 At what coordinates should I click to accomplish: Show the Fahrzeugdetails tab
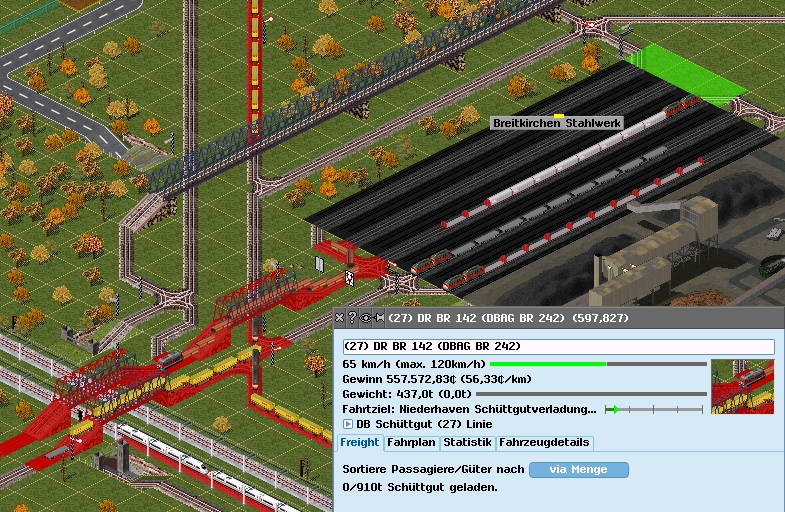coord(544,443)
